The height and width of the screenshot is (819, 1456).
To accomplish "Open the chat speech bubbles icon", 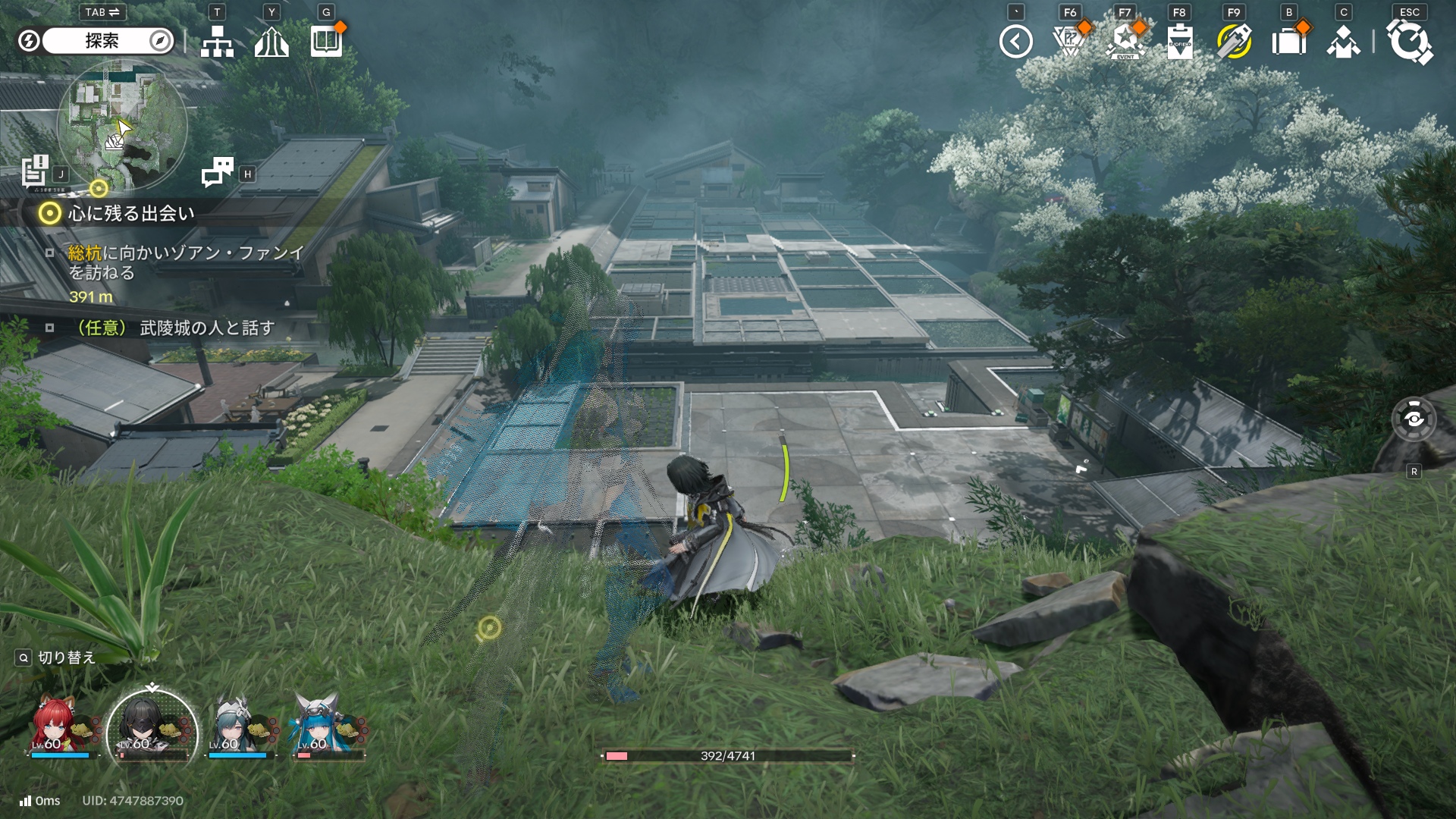I will [218, 172].
